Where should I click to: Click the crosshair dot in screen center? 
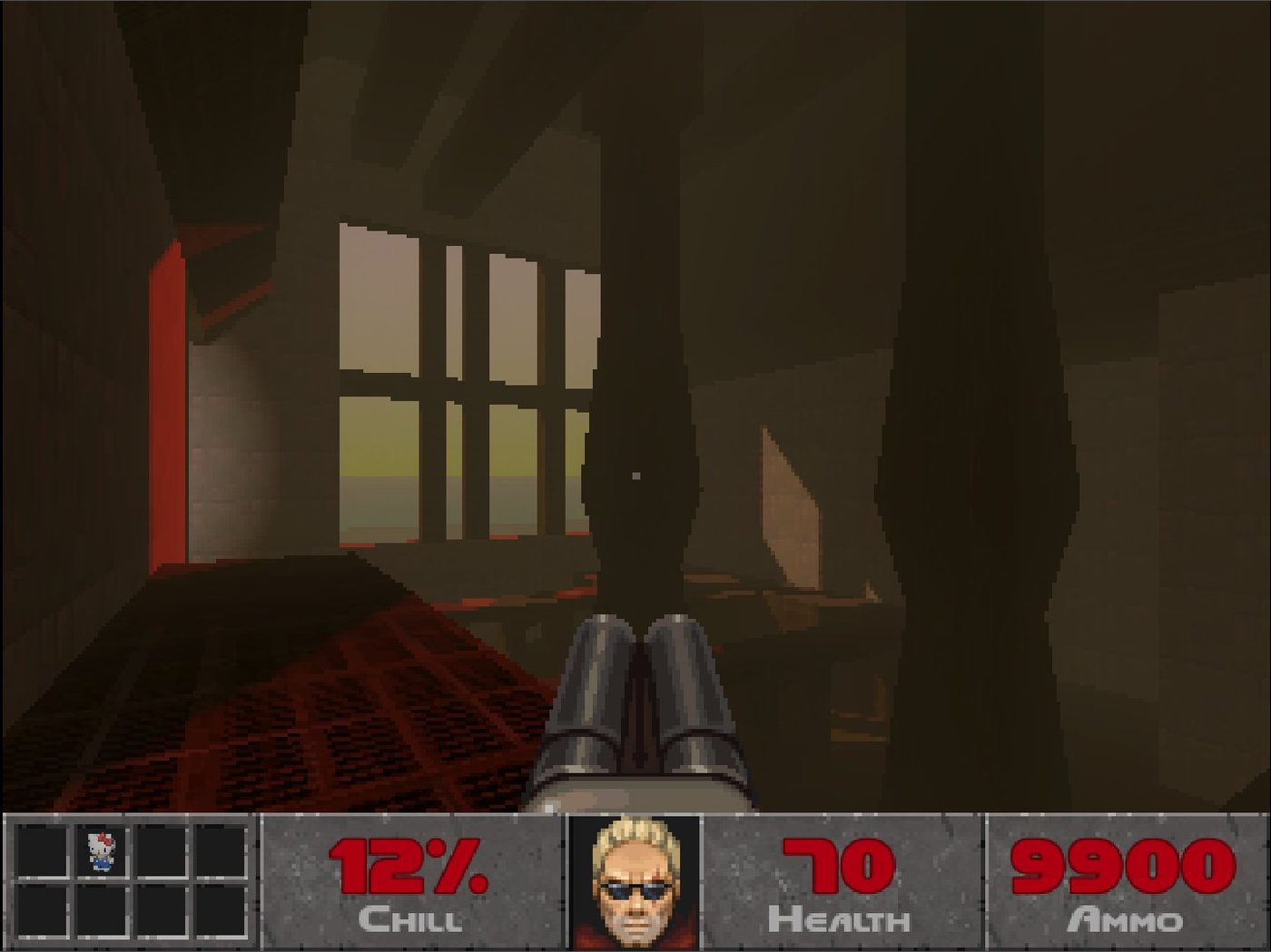pyautogui.click(x=635, y=476)
